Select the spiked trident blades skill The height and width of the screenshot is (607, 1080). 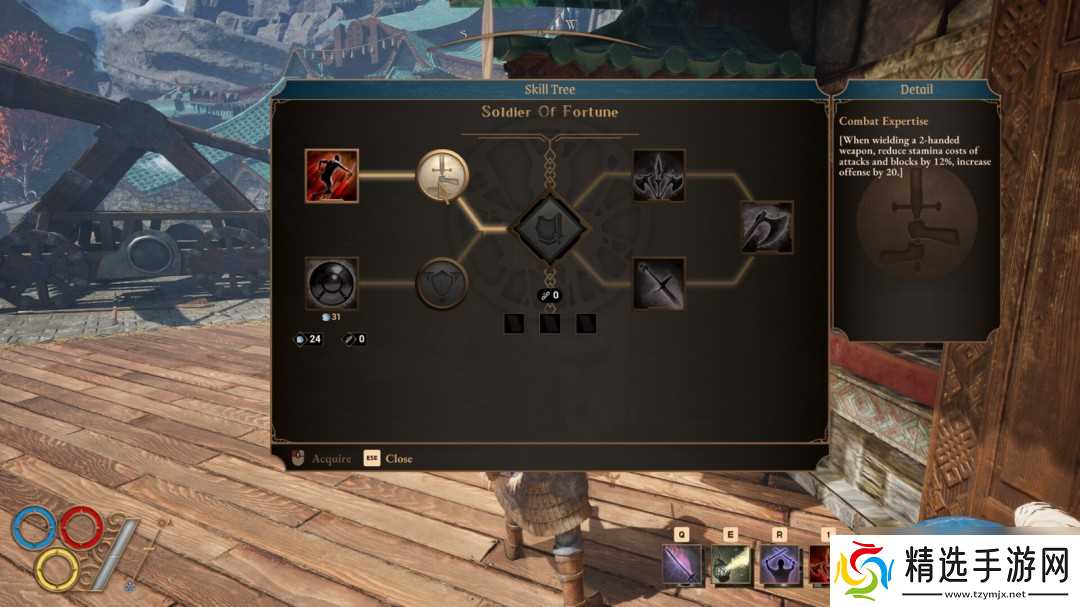(659, 176)
